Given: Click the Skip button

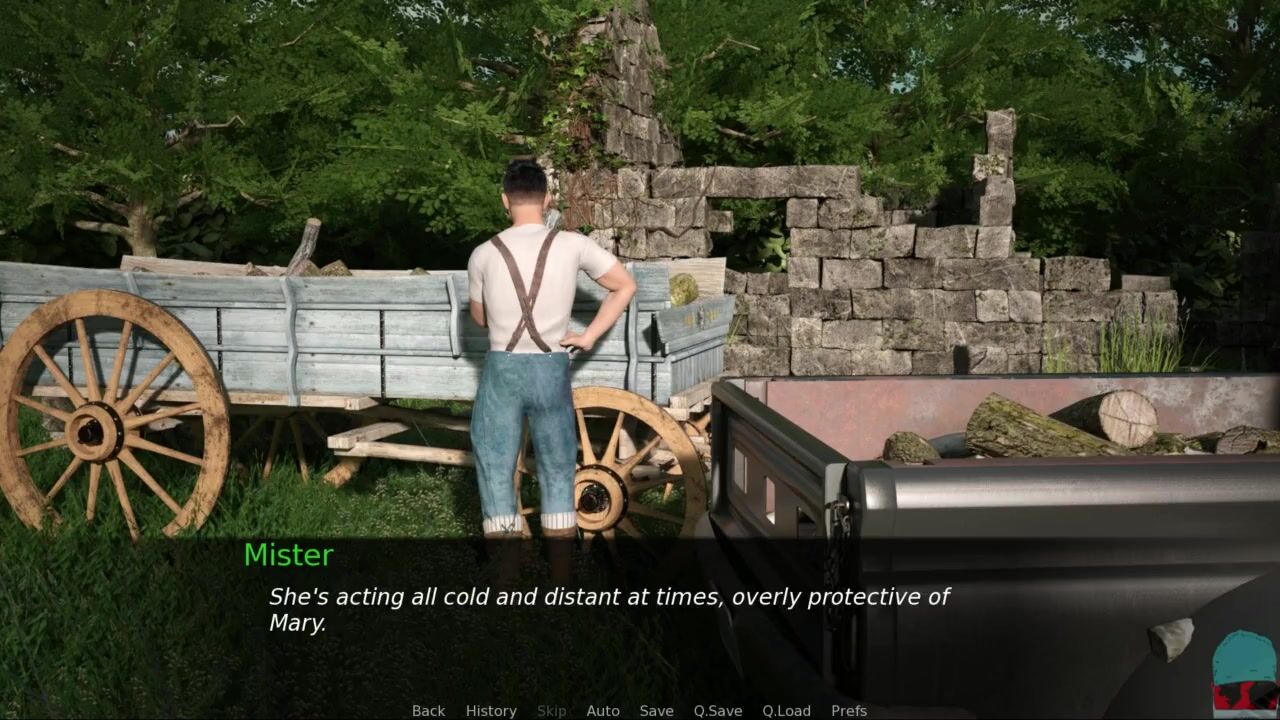Looking at the screenshot, I should pyautogui.click(x=551, y=711).
